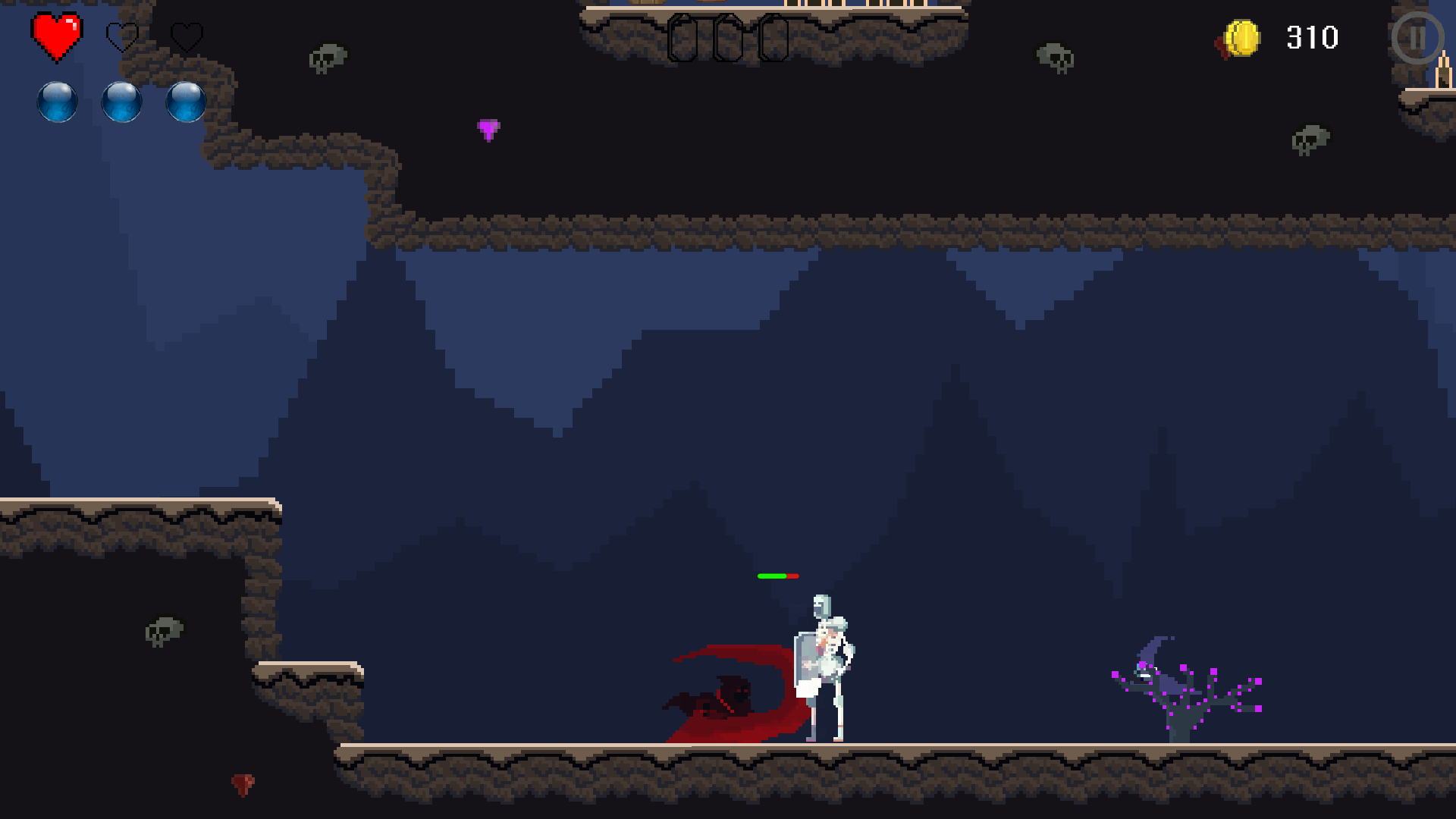Toggle the pause button in the top corner
Screen dimensions: 1456x819
point(1417,38)
